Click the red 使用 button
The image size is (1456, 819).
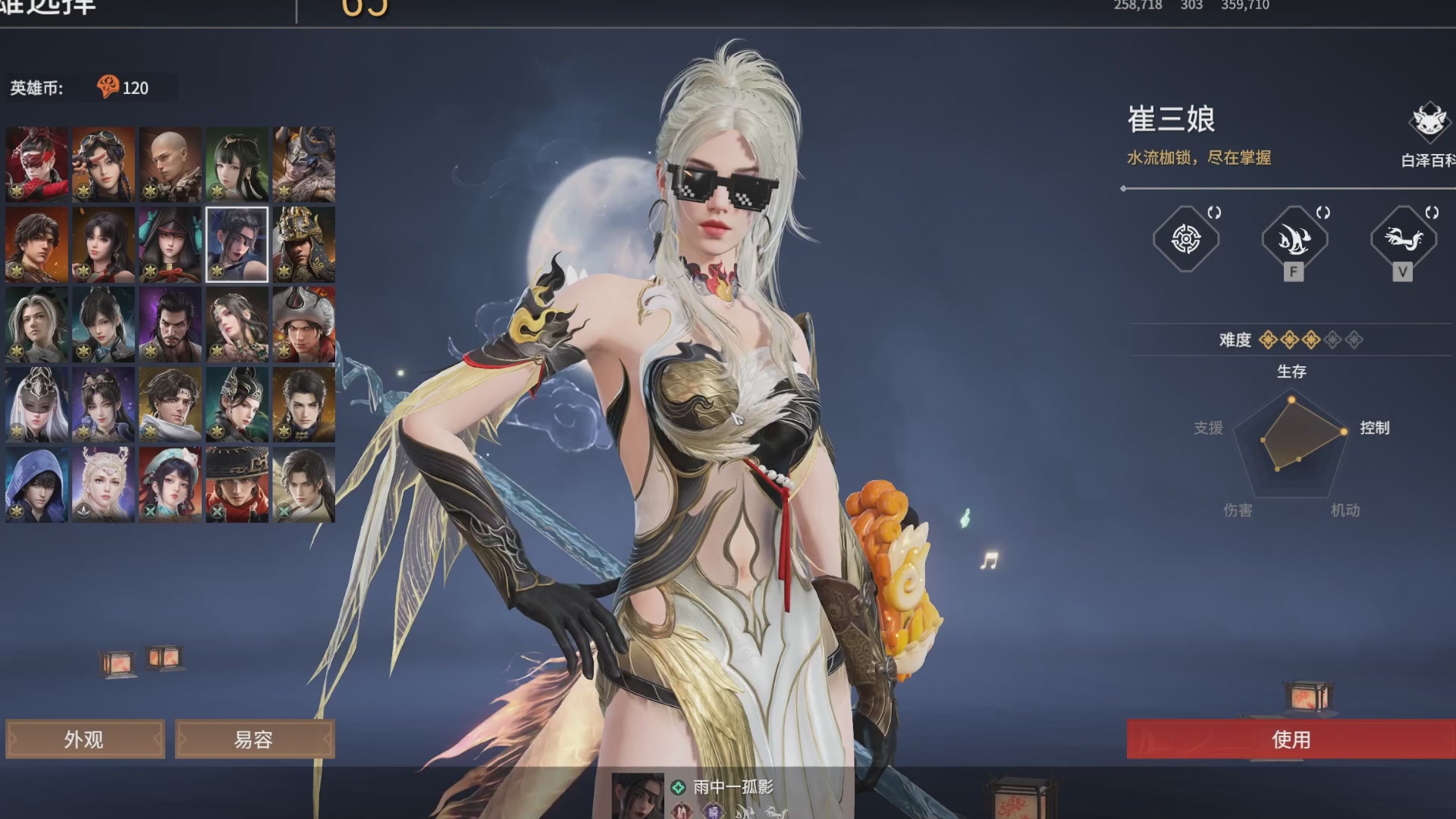click(1291, 739)
